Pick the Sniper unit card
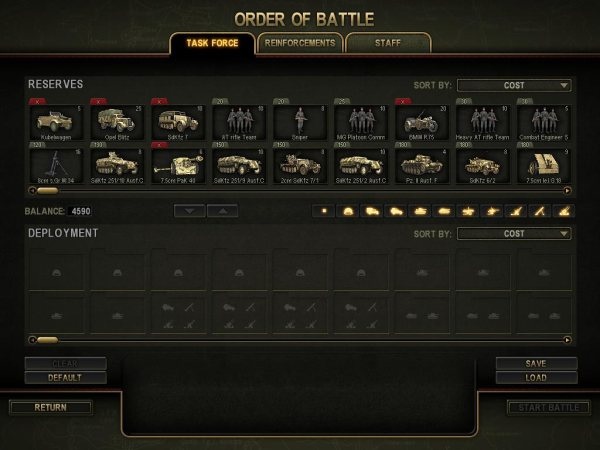Viewport: 600px width, 450px height. pos(297,122)
